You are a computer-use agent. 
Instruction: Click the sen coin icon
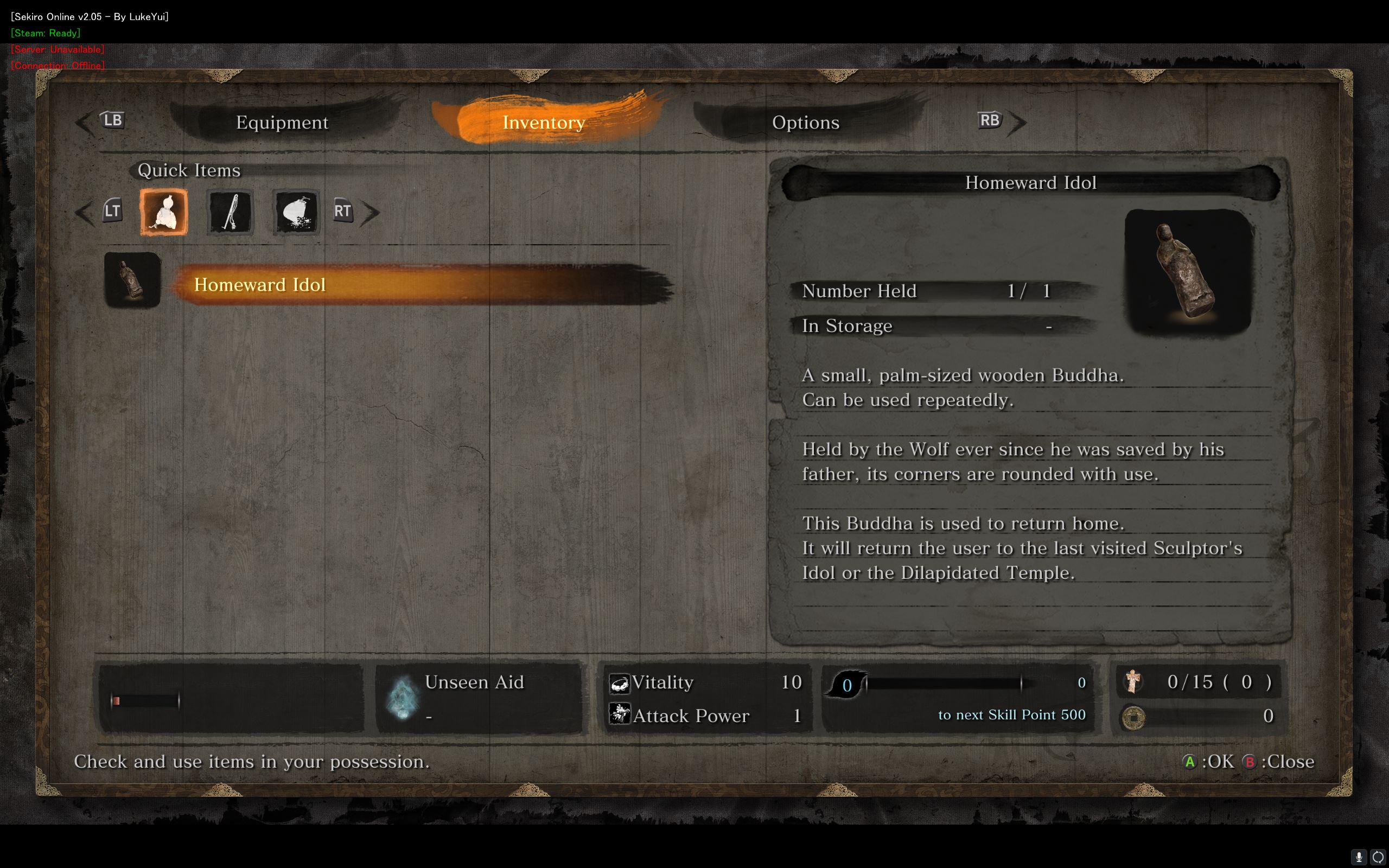(1133, 717)
